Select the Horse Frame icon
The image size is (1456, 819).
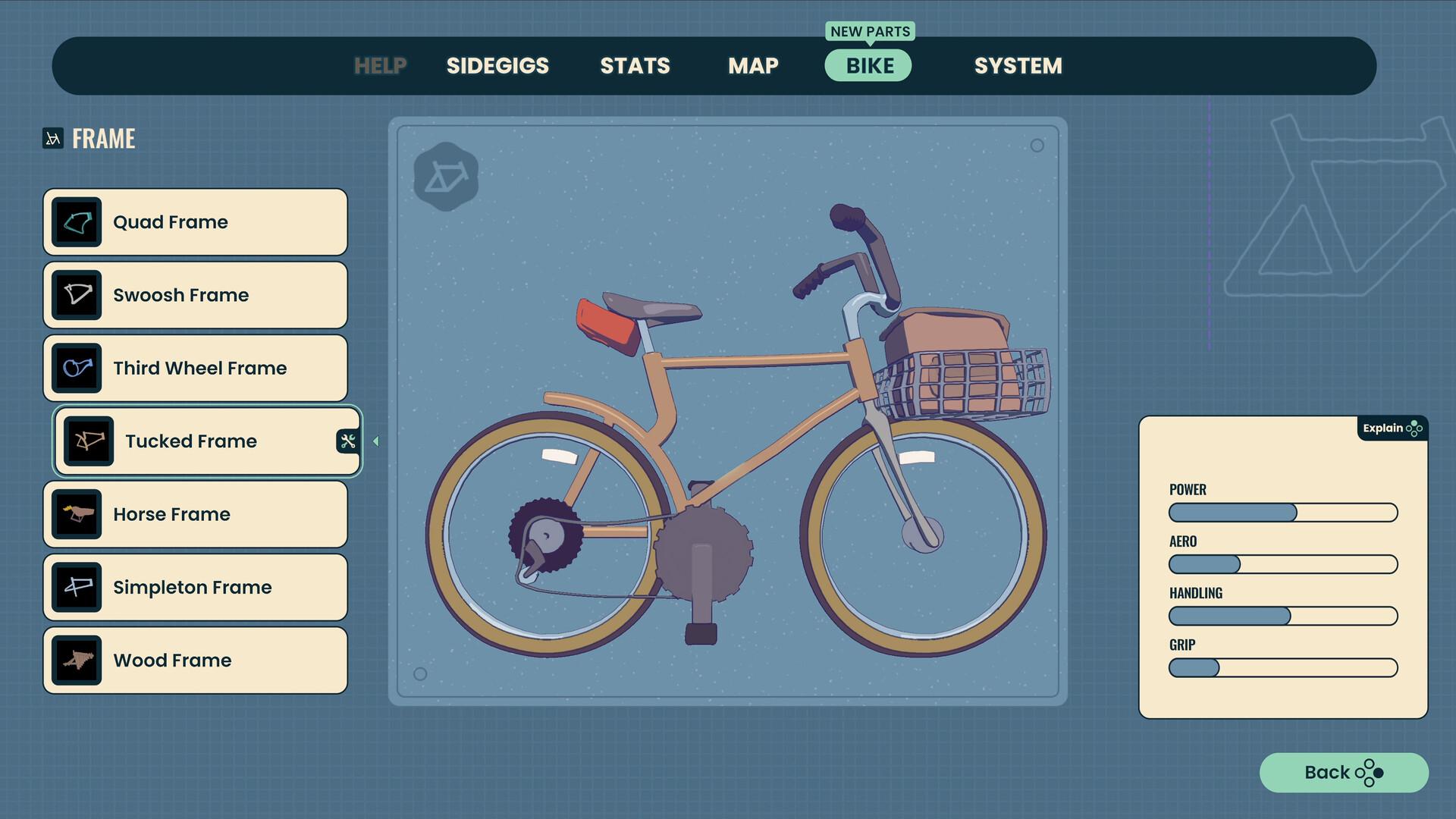(78, 513)
